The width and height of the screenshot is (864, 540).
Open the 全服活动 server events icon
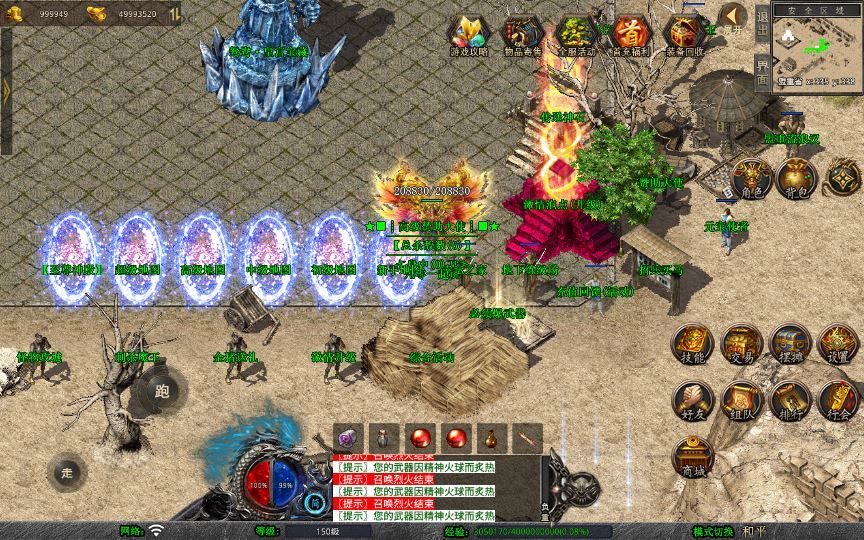[575, 34]
